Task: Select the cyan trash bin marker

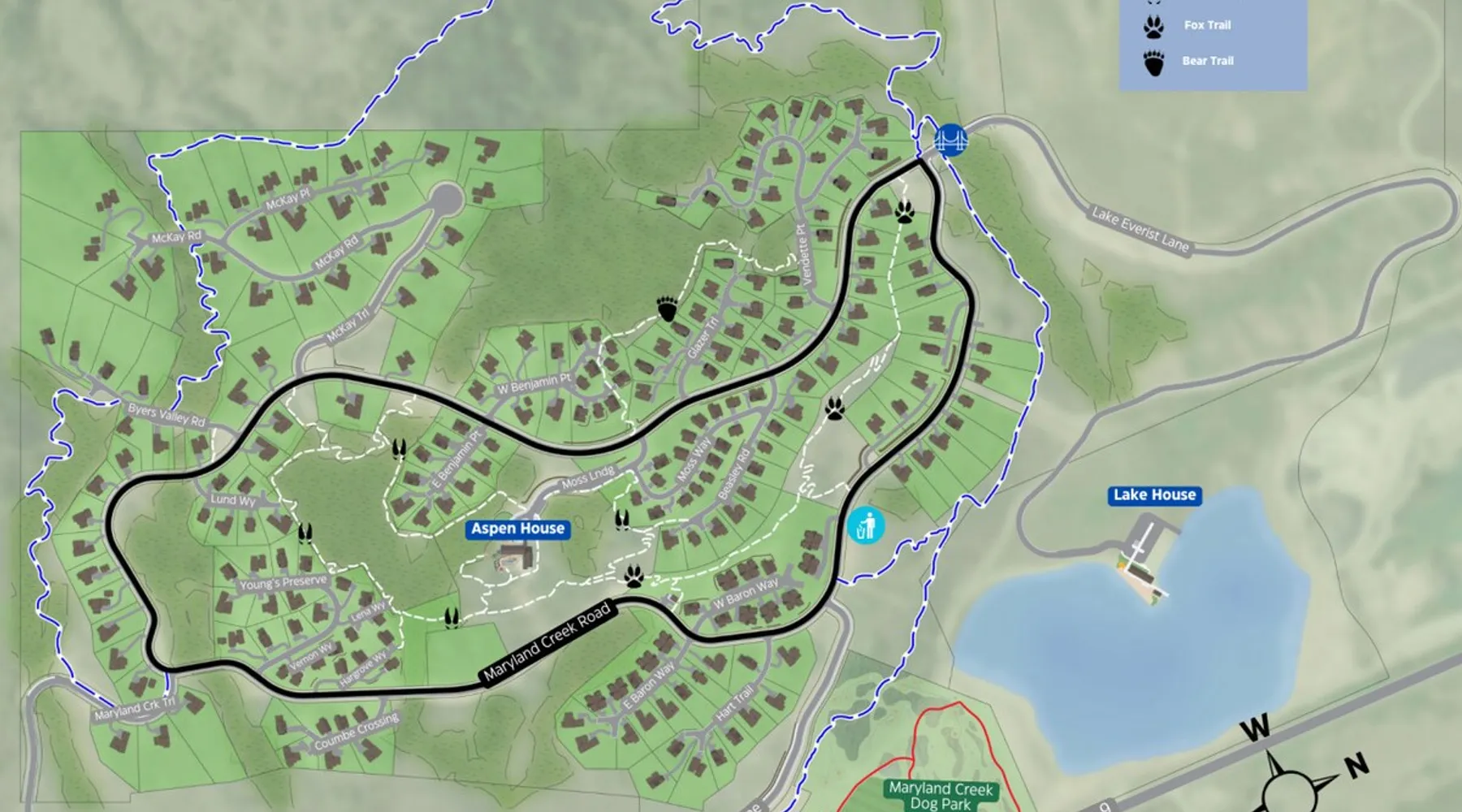Action: 866,525
